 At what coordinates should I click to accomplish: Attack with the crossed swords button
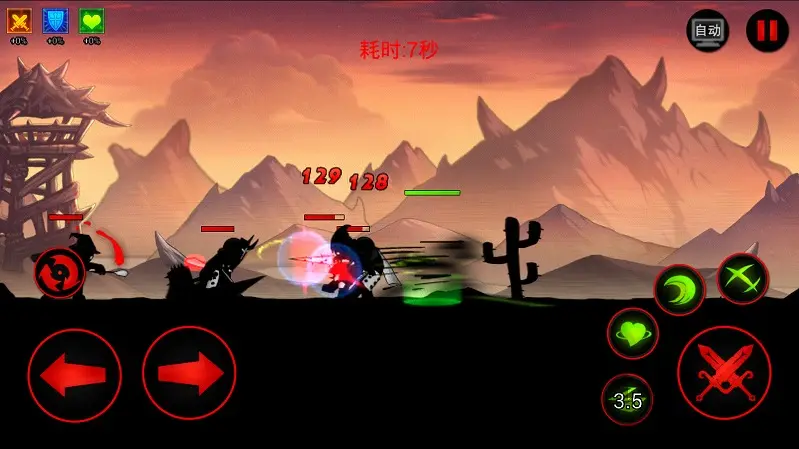tap(724, 373)
